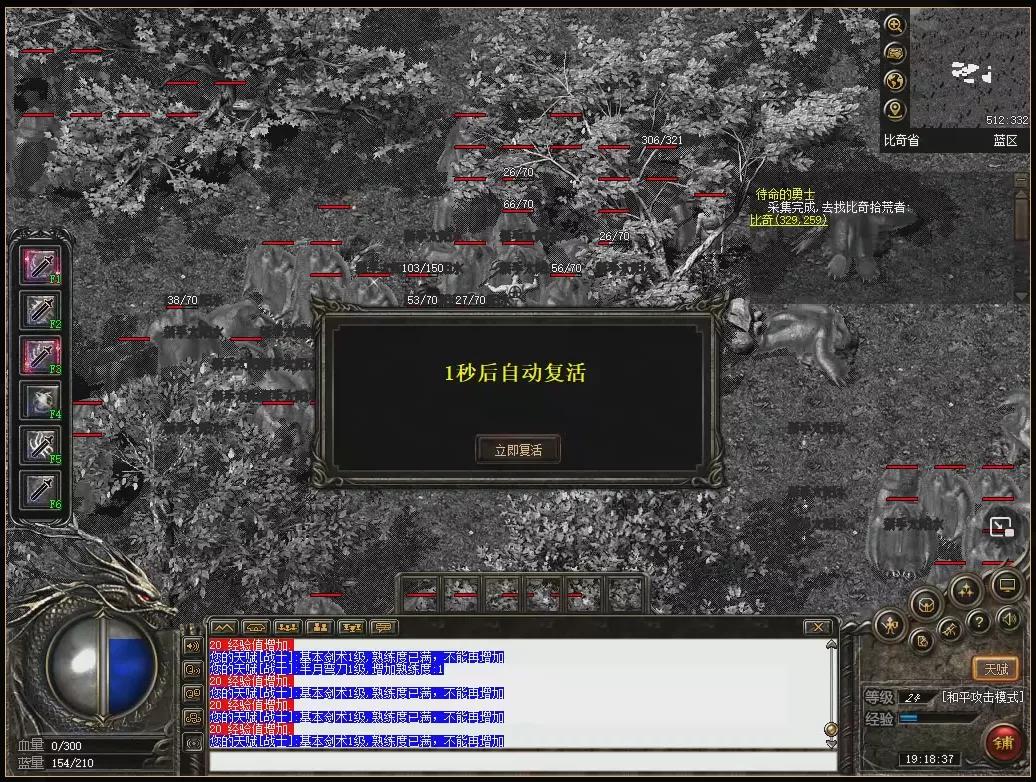Open the world globe map button

894,81
